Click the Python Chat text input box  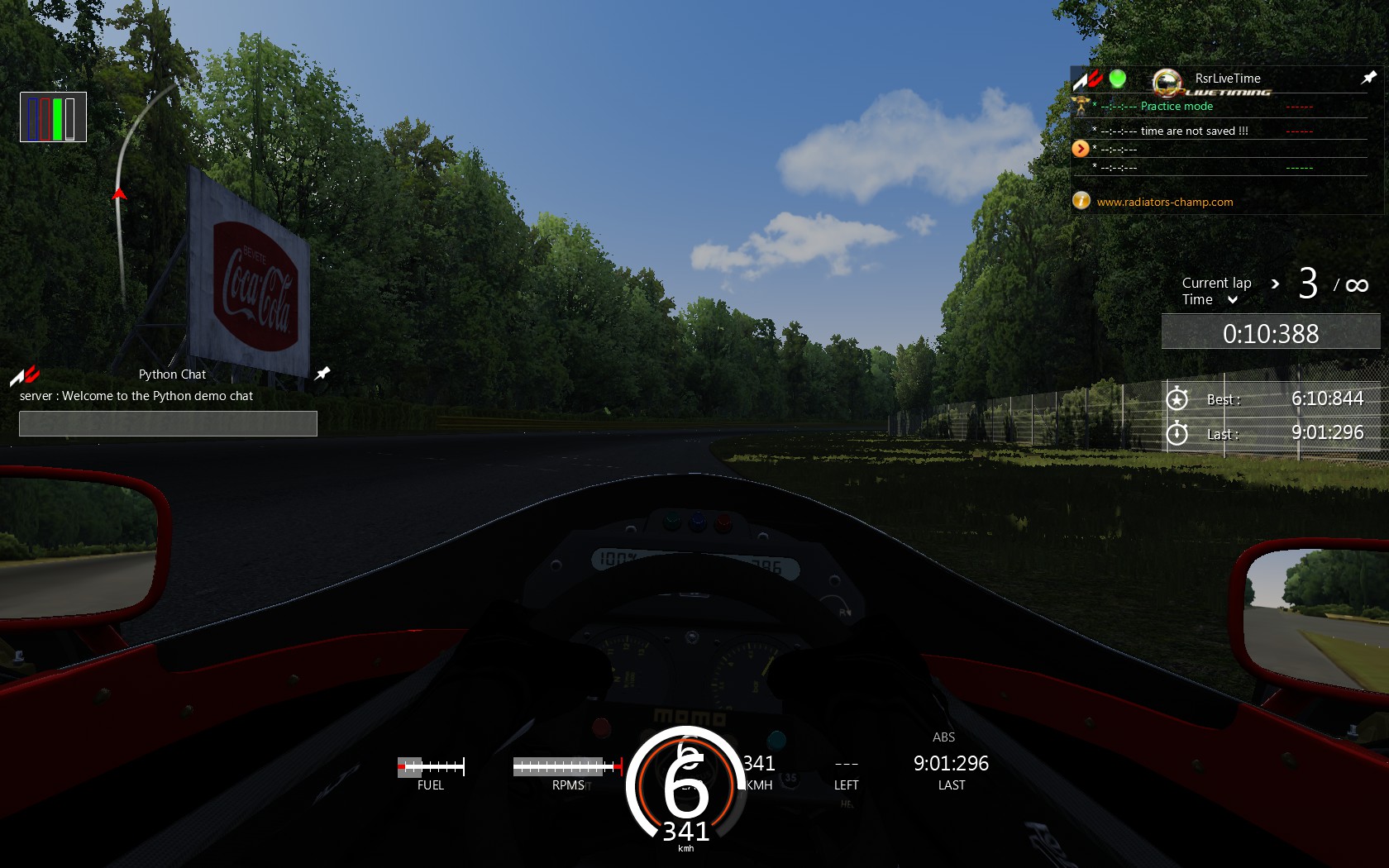coord(168,423)
